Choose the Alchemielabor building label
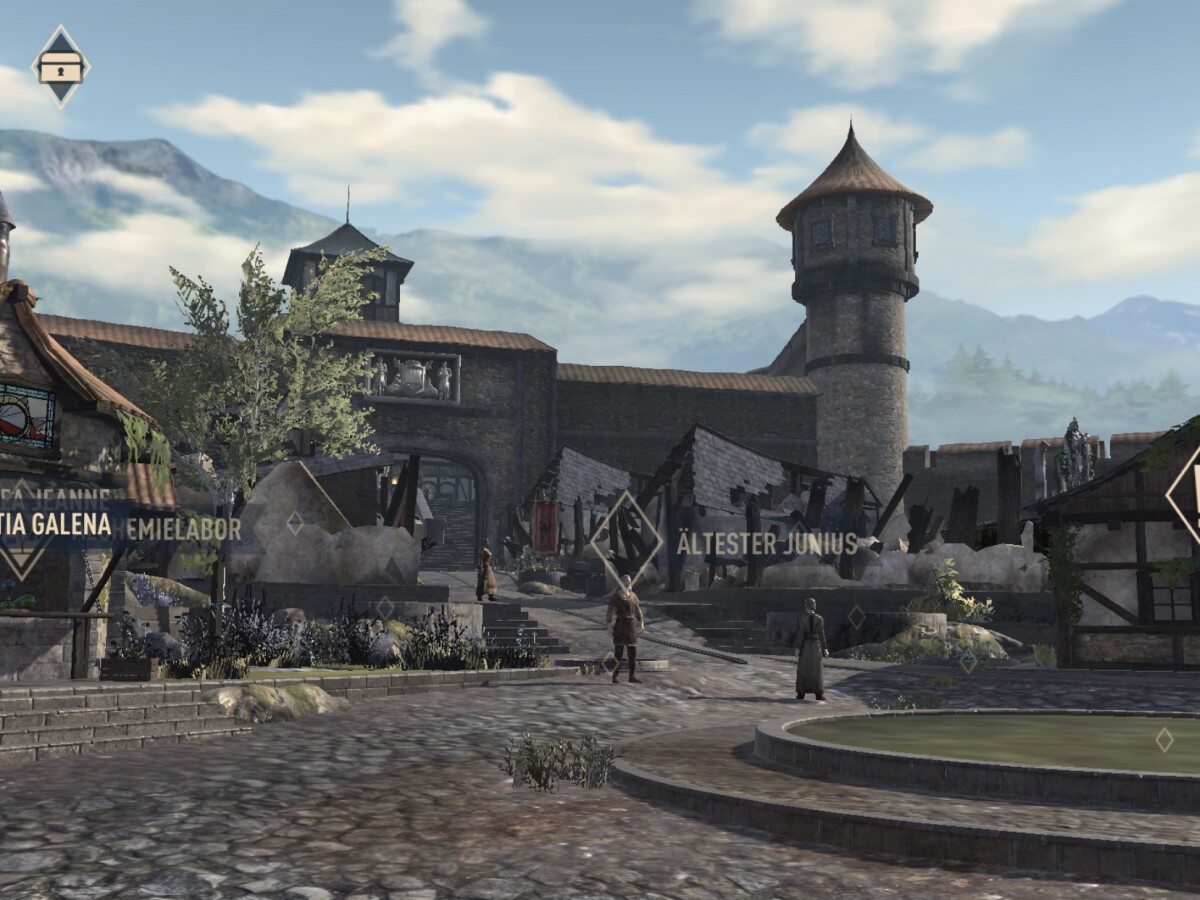 186,529
